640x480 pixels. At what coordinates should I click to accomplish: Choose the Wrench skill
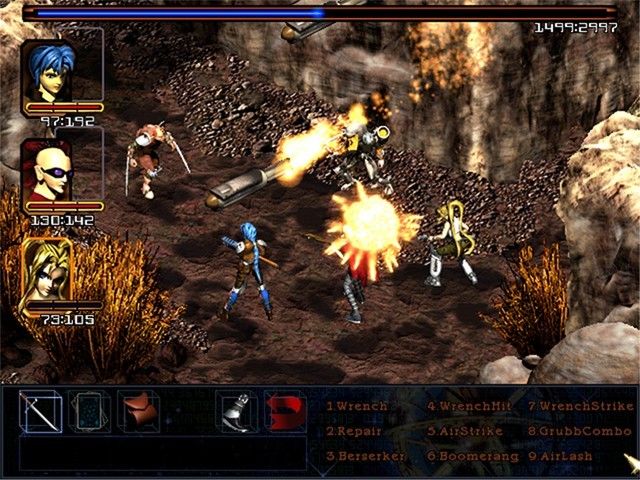tap(360, 407)
